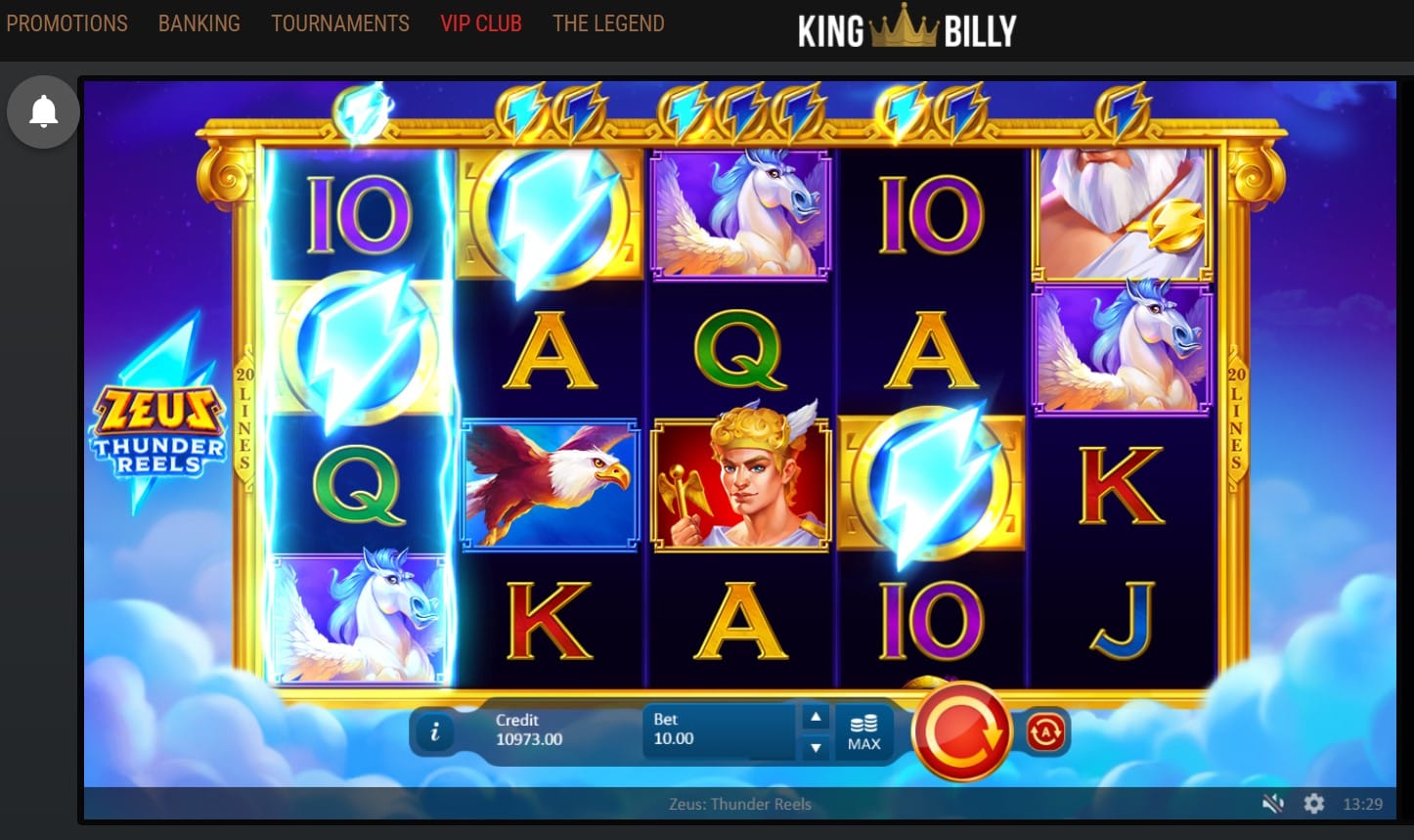Decrease the bet with the down arrow
Viewport: 1414px width, 840px height.
pos(815,749)
